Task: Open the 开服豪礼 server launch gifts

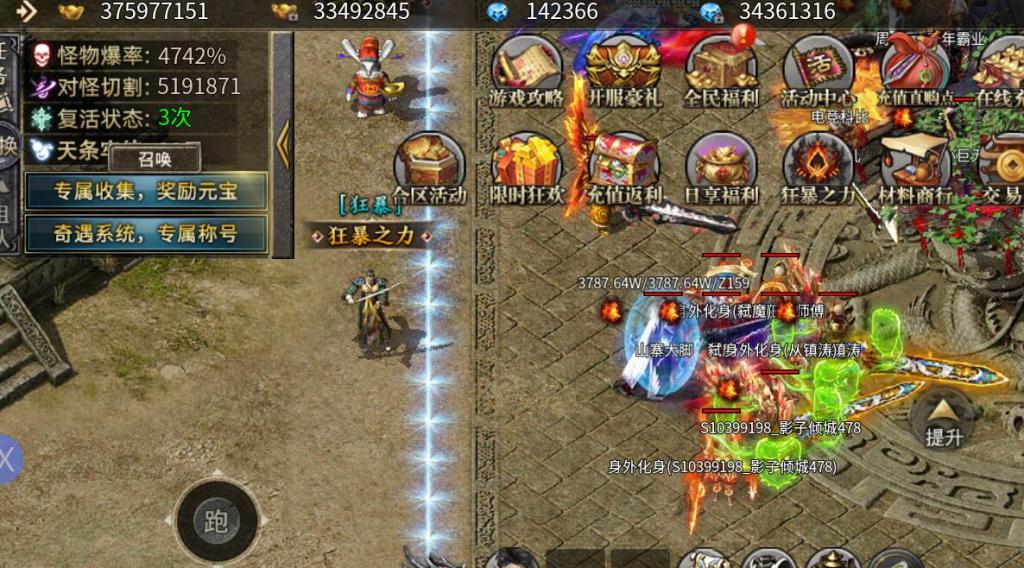Action: pos(622,70)
